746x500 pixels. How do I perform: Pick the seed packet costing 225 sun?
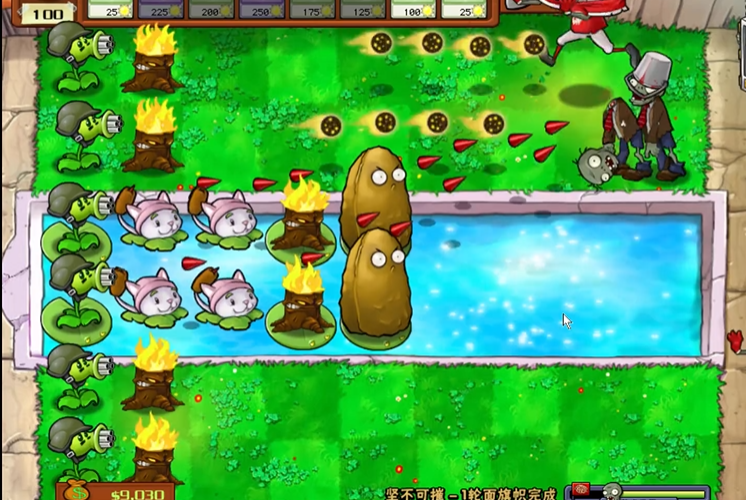[161, 9]
